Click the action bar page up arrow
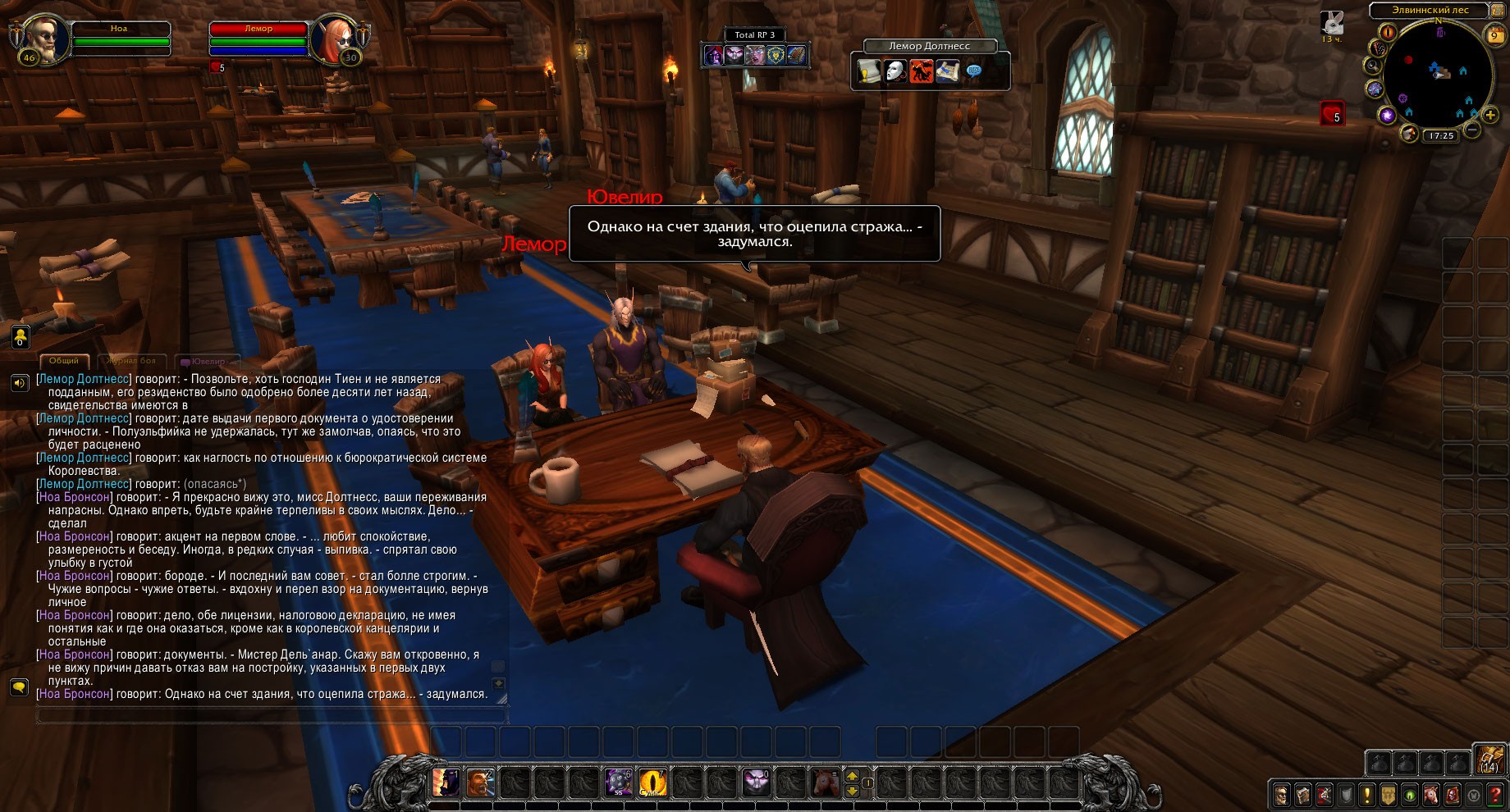This screenshot has height=812, width=1510. 852,775
